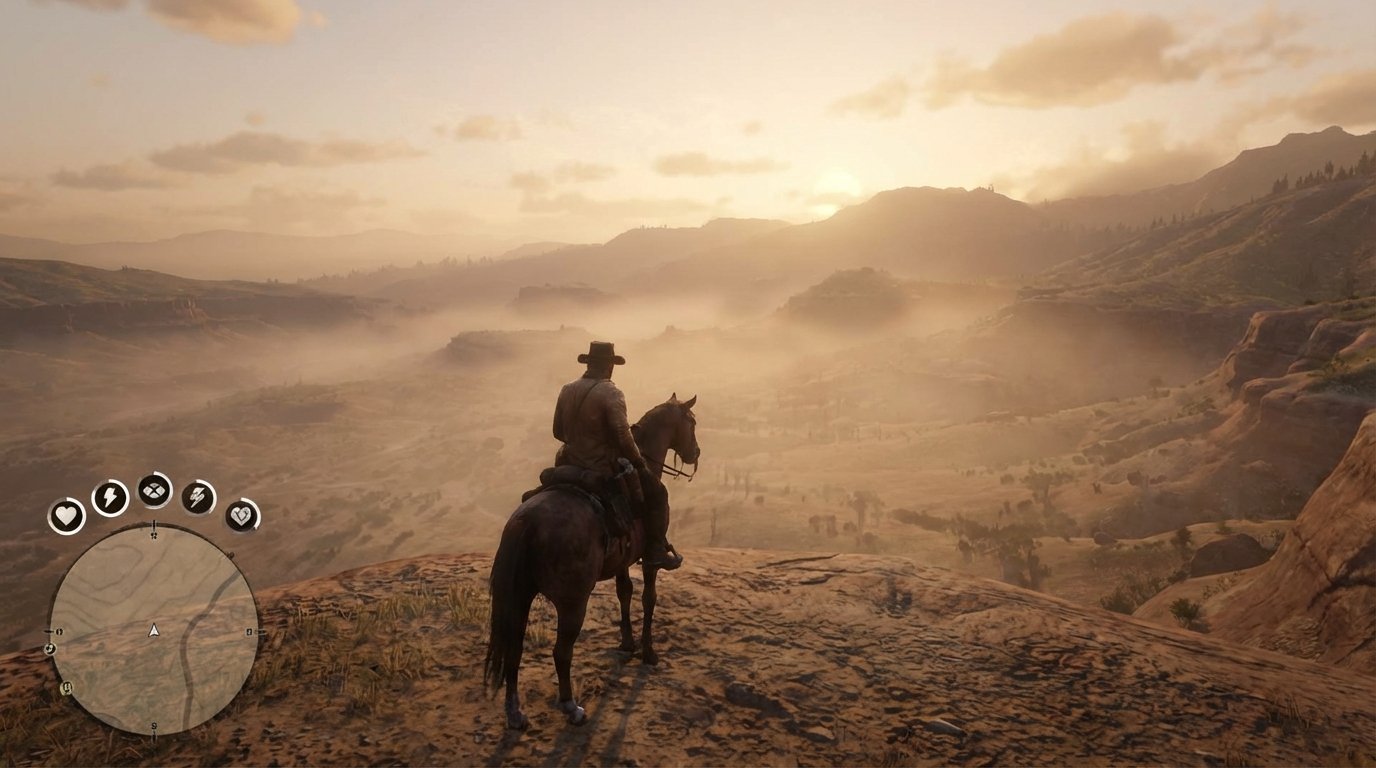Select the yellow marker on the minimap edge

click(66, 686)
